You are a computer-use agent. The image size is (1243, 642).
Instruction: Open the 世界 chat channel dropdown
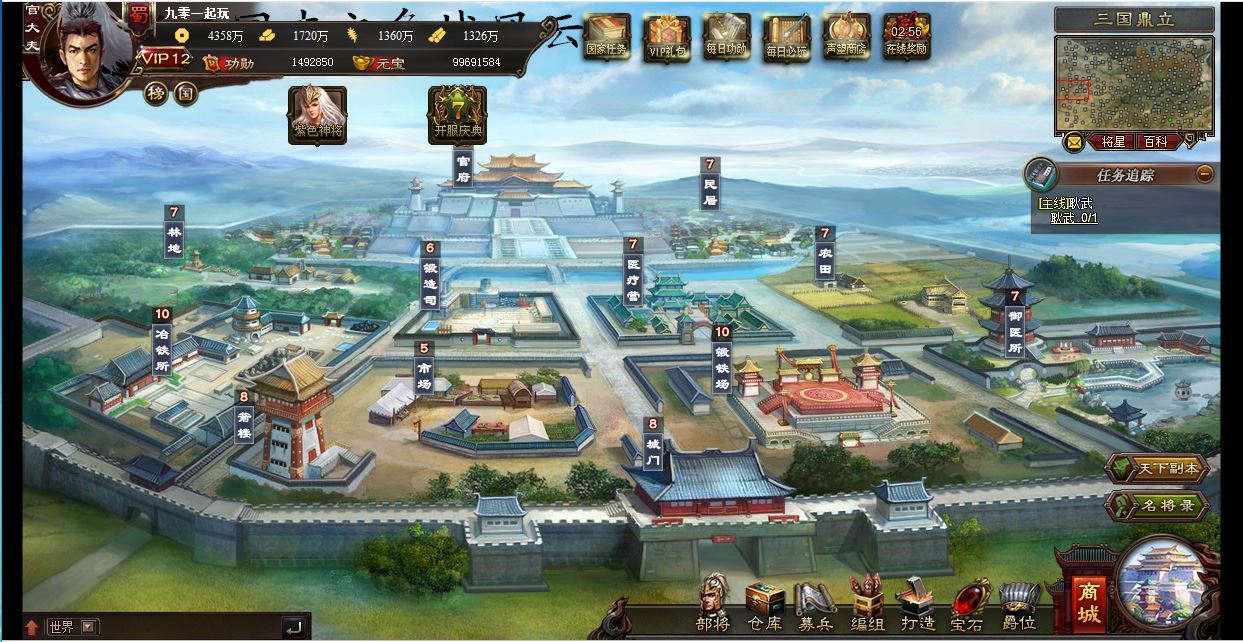90,627
